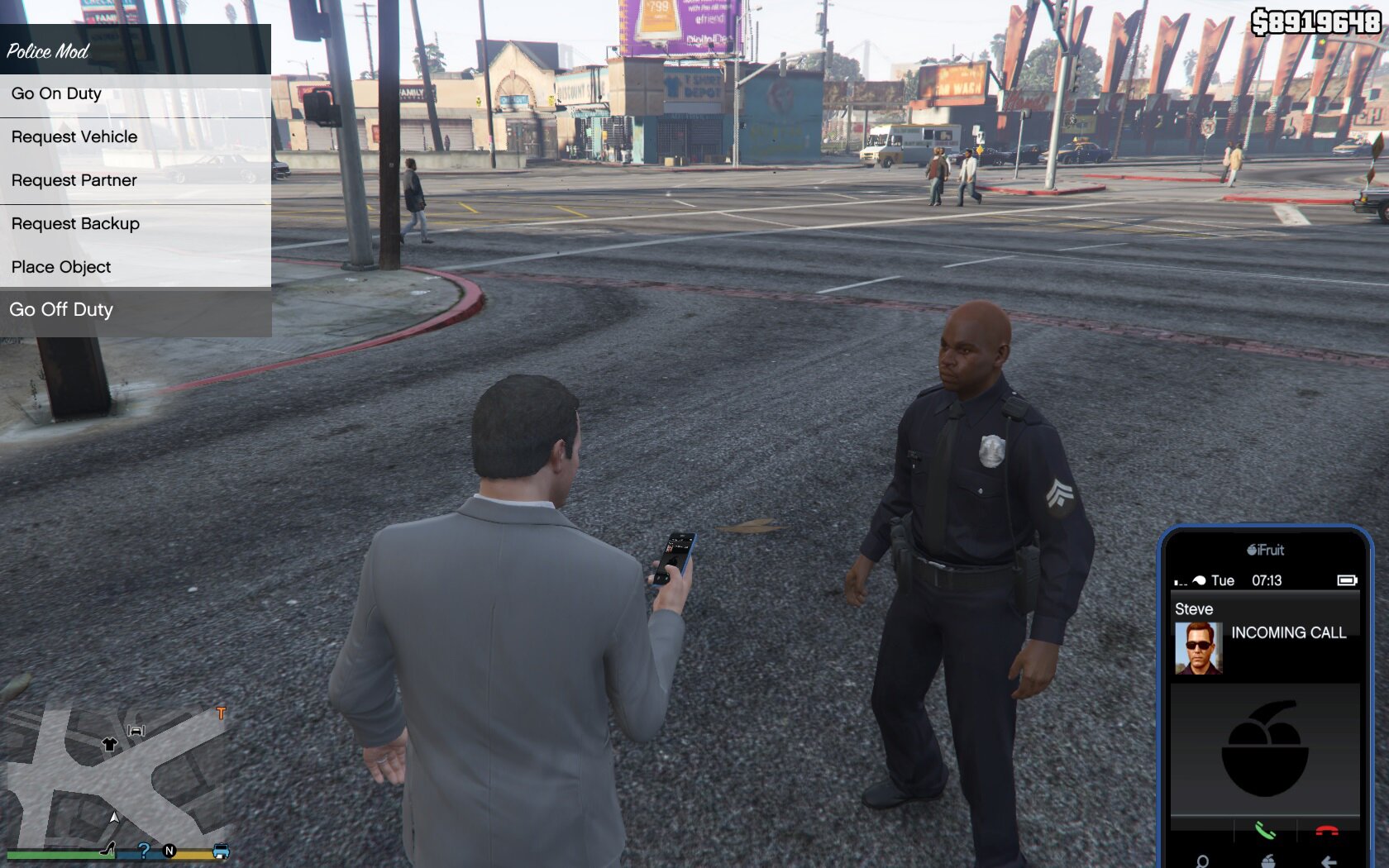This screenshot has height=868, width=1389.
Task: Tap the iFruit home icon at phone bottom
Action: (1267, 861)
